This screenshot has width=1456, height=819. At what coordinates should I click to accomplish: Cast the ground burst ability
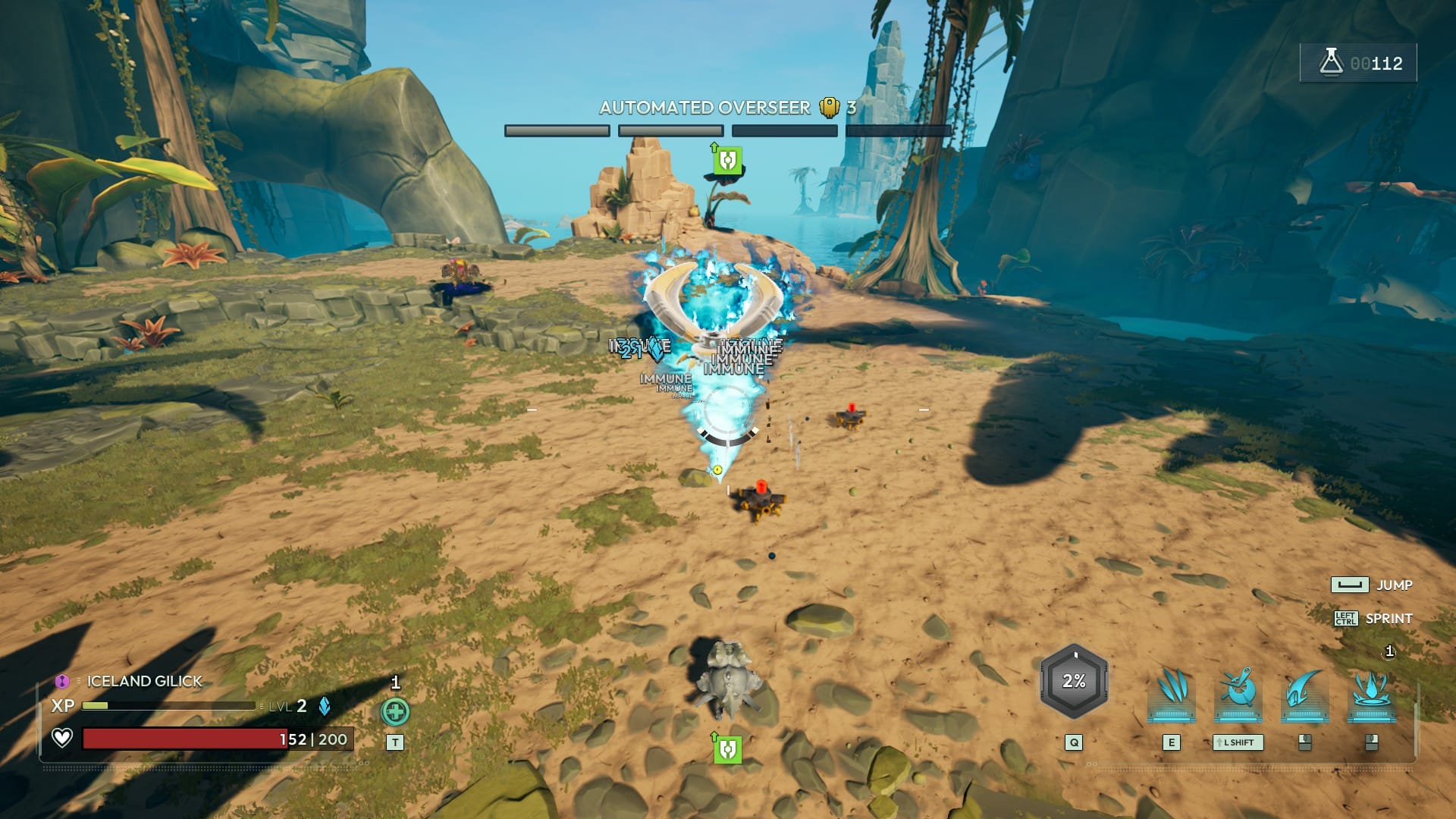click(1371, 693)
